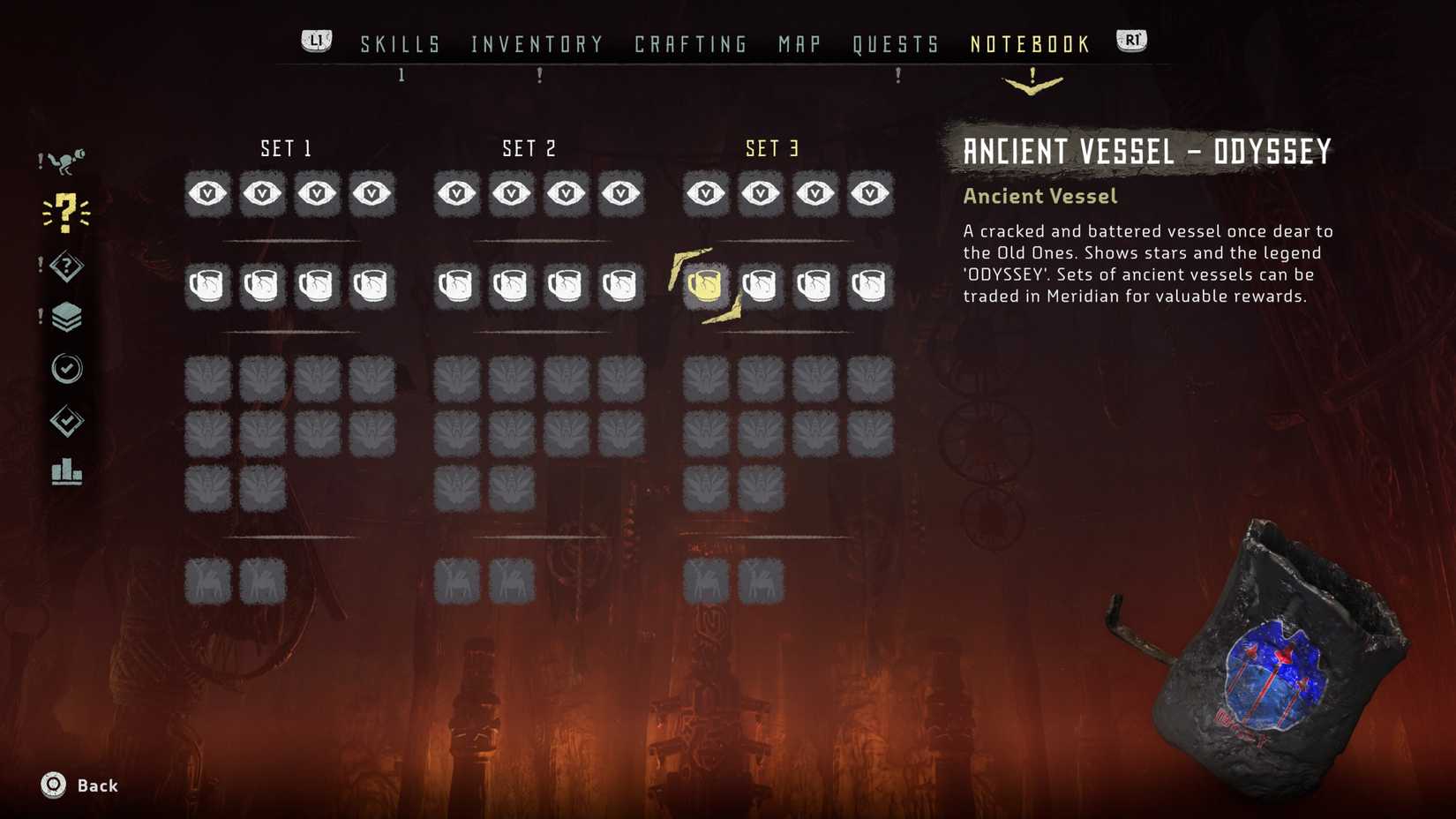Select the first V-eye vessel under Set 1
Screen dimensions: 1456x819
(x=206, y=194)
